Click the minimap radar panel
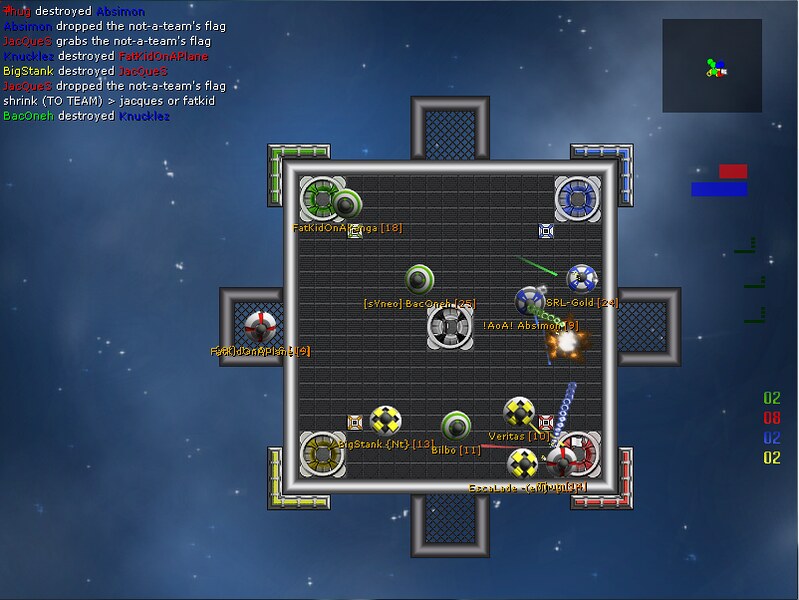The image size is (799, 600). pos(714,66)
